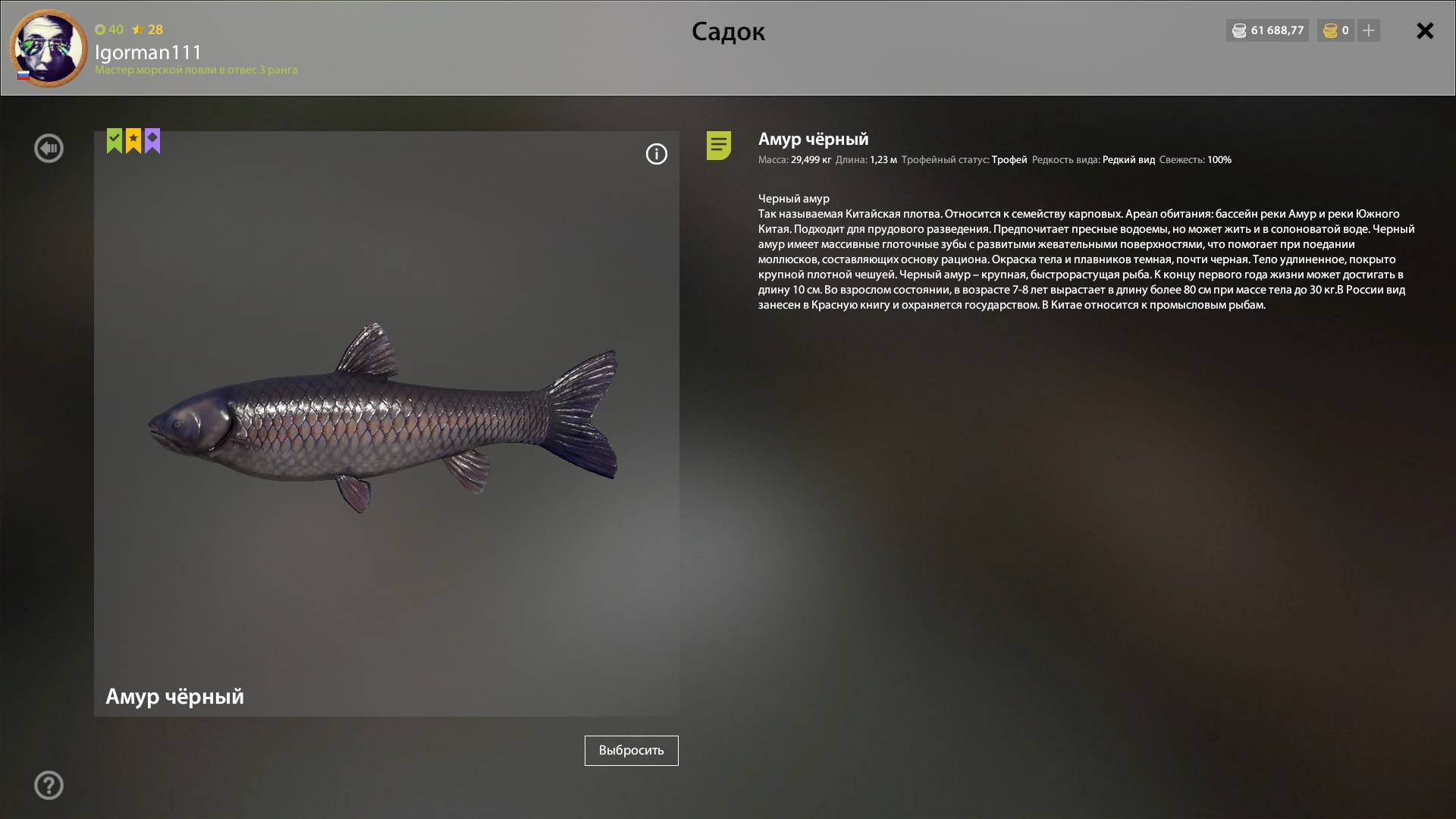Discard the fish with Выбросить button
This screenshot has width=1456, height=819.
point(631,751)
